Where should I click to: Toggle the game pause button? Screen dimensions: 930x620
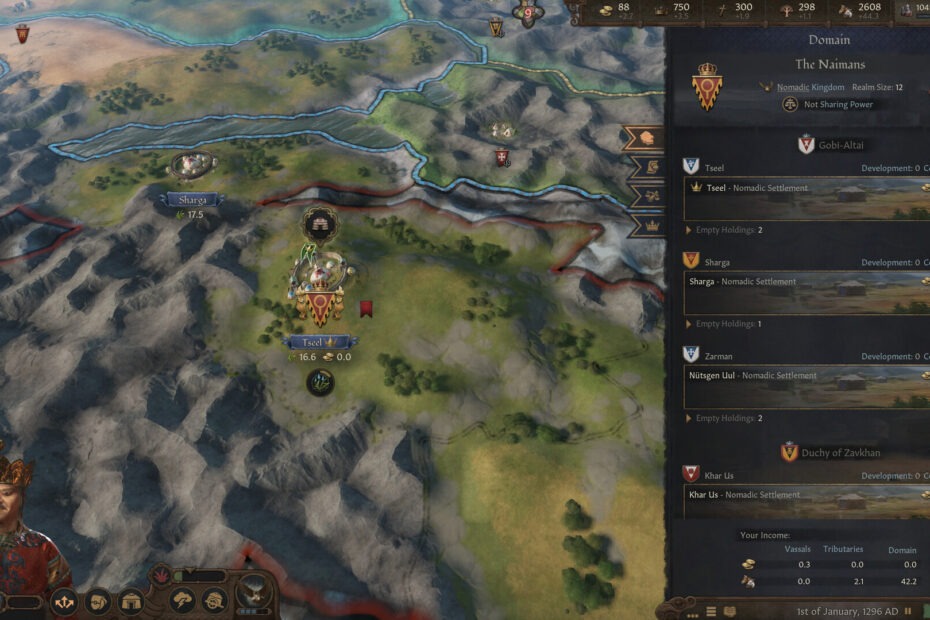pyautogui.click(x=907, y=611)
